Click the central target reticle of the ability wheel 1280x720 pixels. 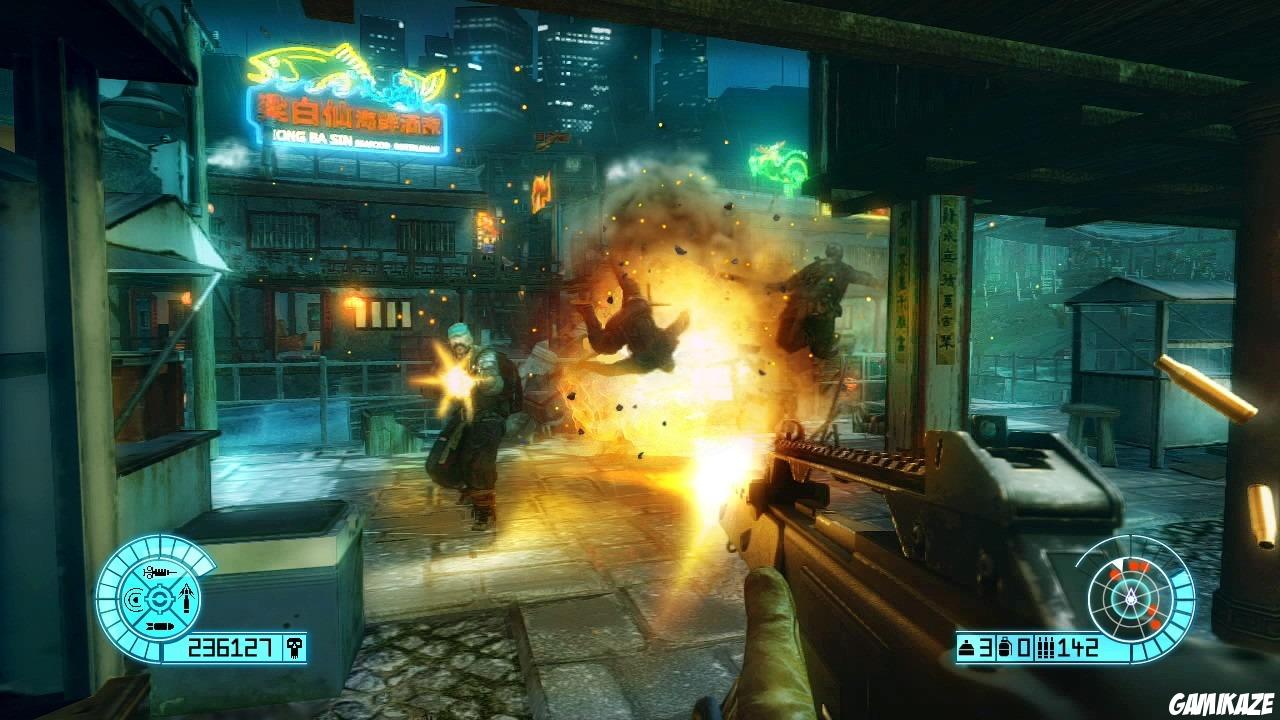[160, 599]
